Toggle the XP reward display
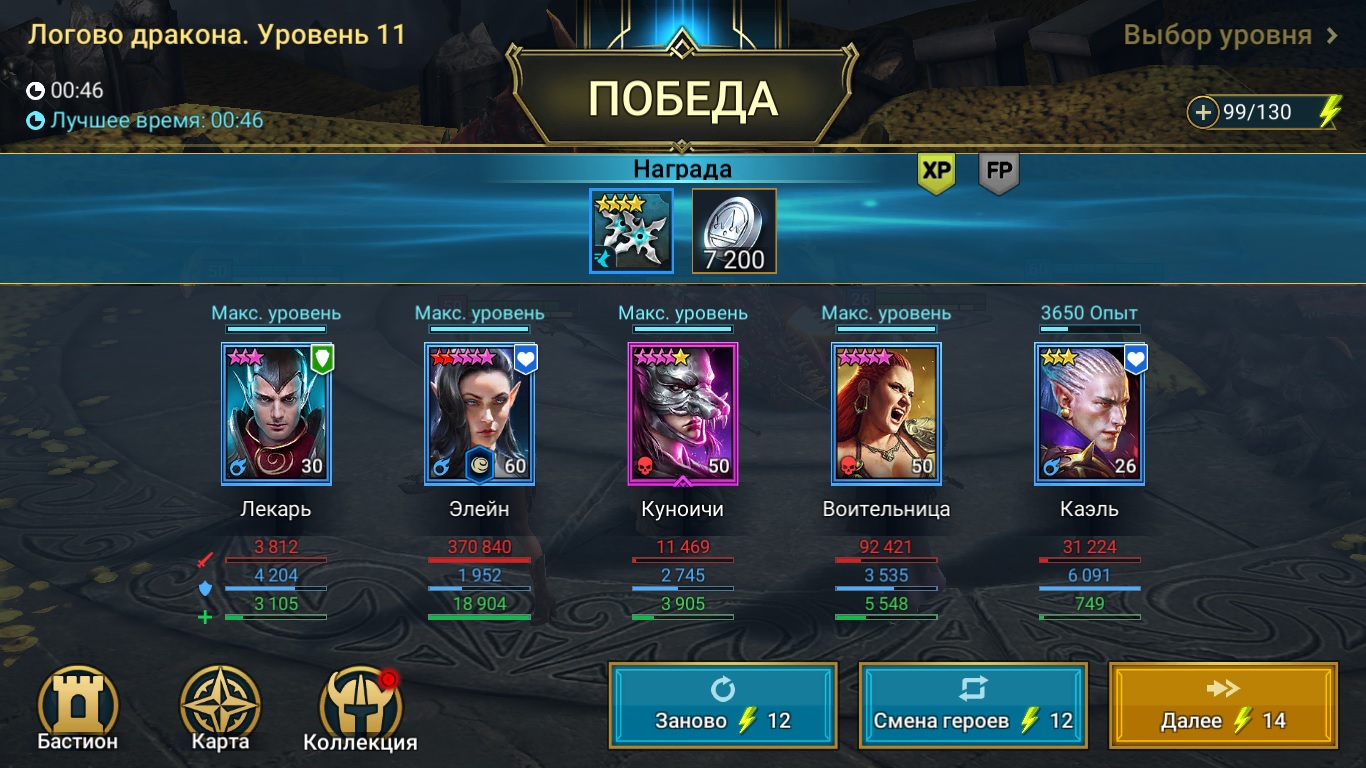 [x=936, y=171]
